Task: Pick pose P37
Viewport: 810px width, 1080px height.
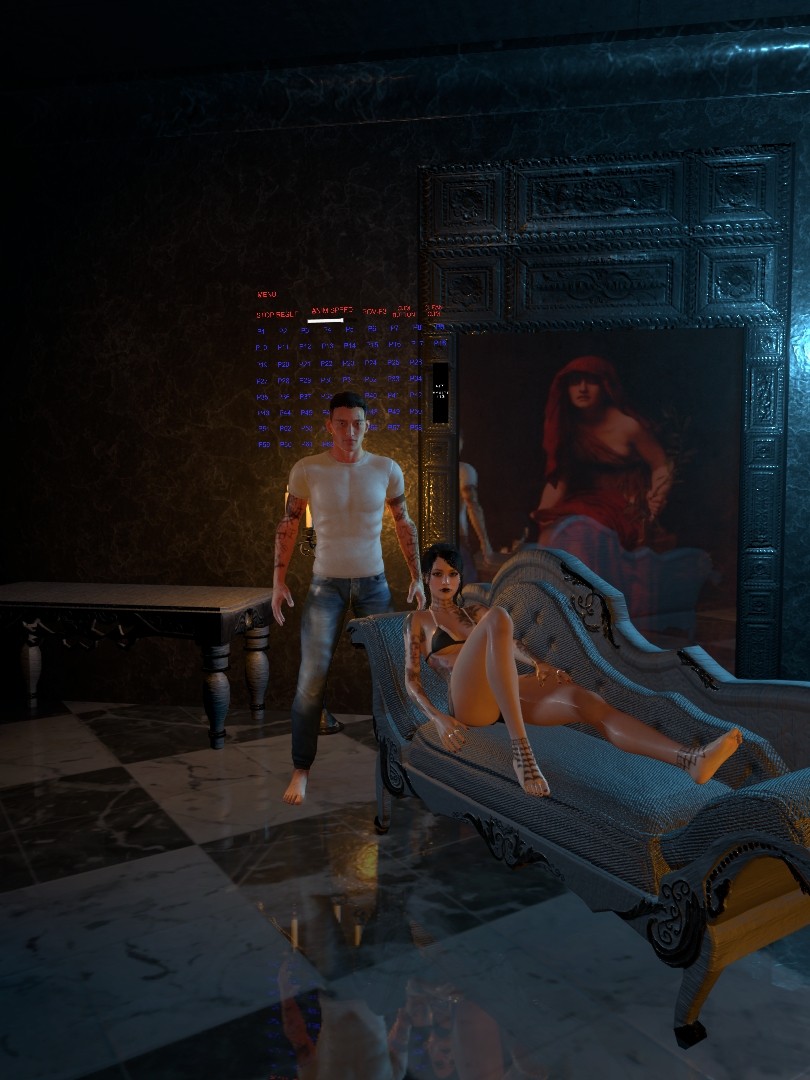Action: coord(304,396)
